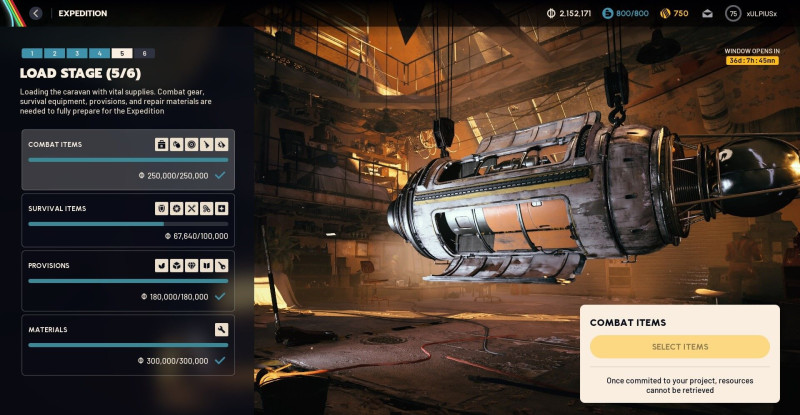
Task: Switch to stage 2 tab
Action: click(x=54, y=53)
